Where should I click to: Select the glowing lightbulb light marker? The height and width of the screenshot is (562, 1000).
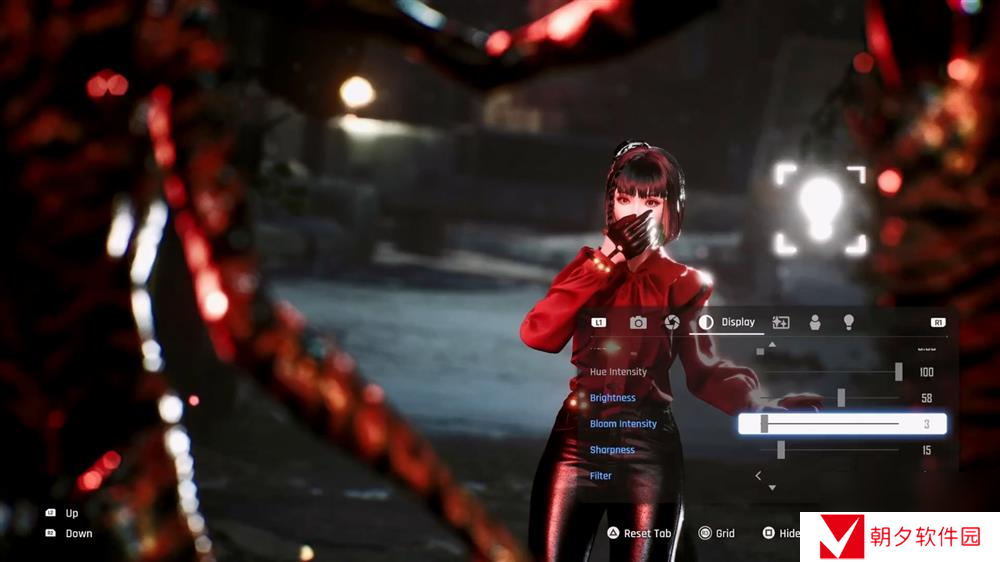(820, 209)
